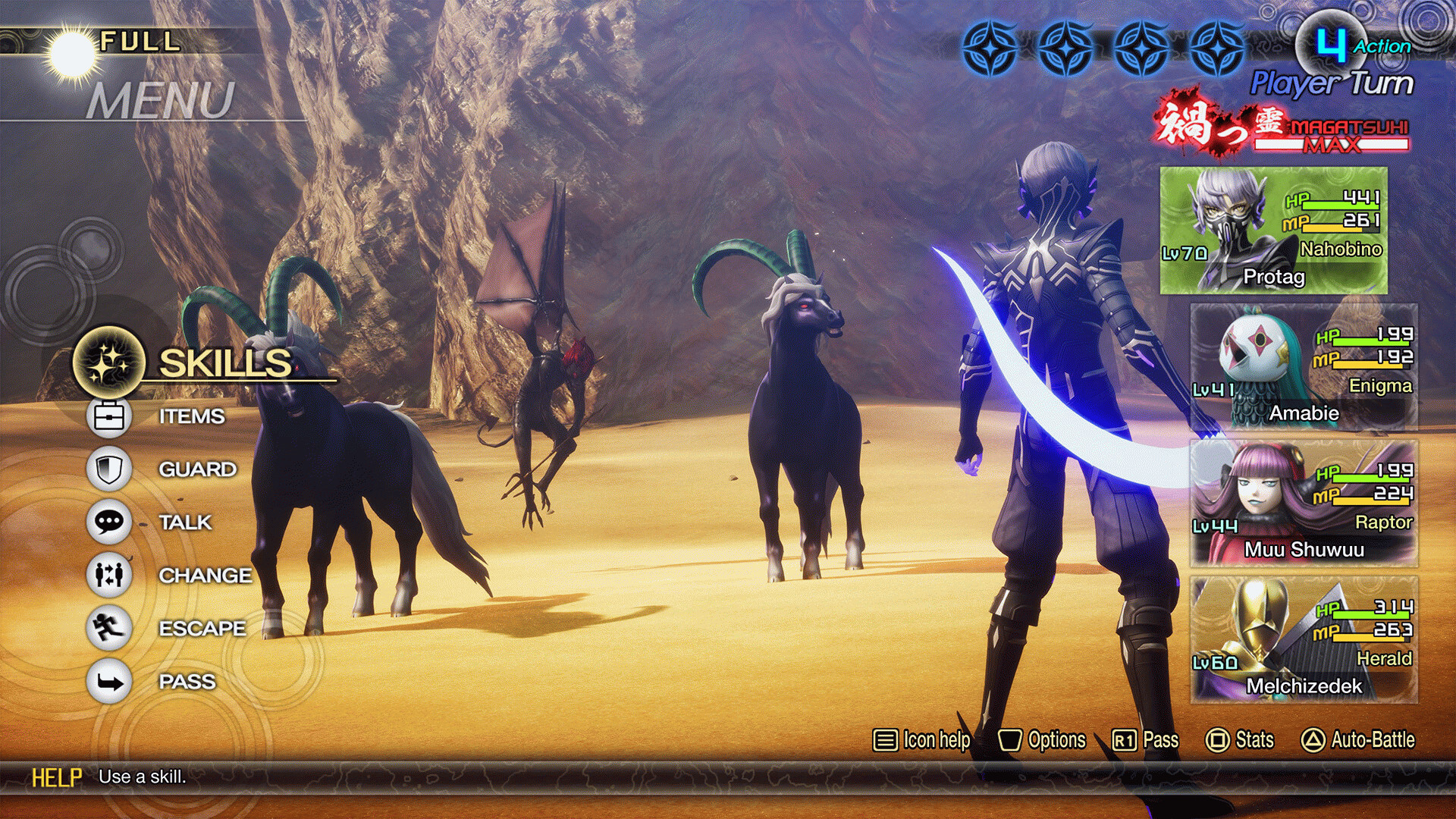The height and width of the screenshot is (819, 1456).
Task: Open the Skills command
Action: point(224,362)
